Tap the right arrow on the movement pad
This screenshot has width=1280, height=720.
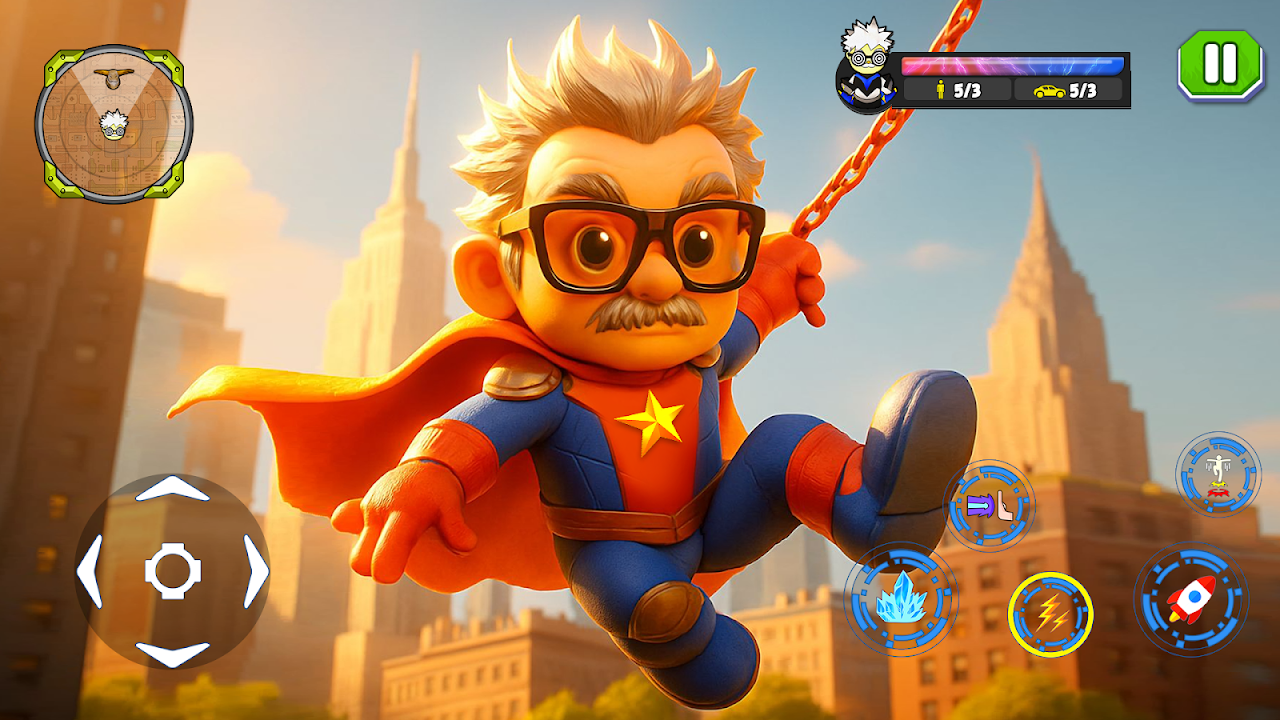tap(256, 572)
